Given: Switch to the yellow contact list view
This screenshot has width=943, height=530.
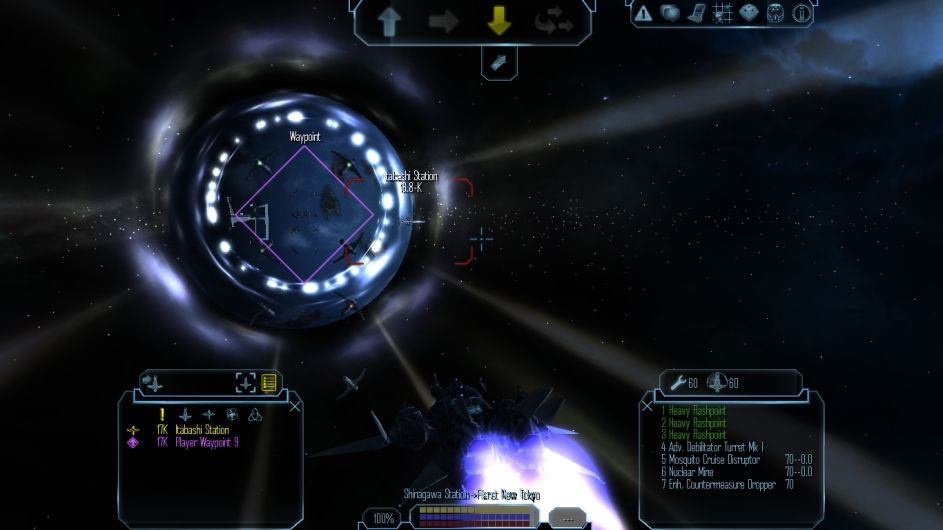Looking at the screenshot, I should [x=269, y=382].
